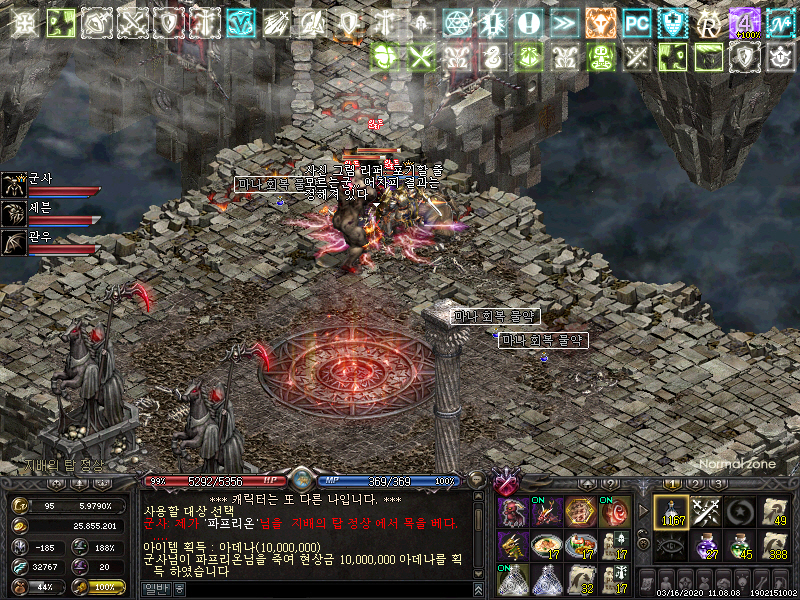The image size is (800, 600).
Task: Select hotbar page 1 tab
Action: (672, 484)
